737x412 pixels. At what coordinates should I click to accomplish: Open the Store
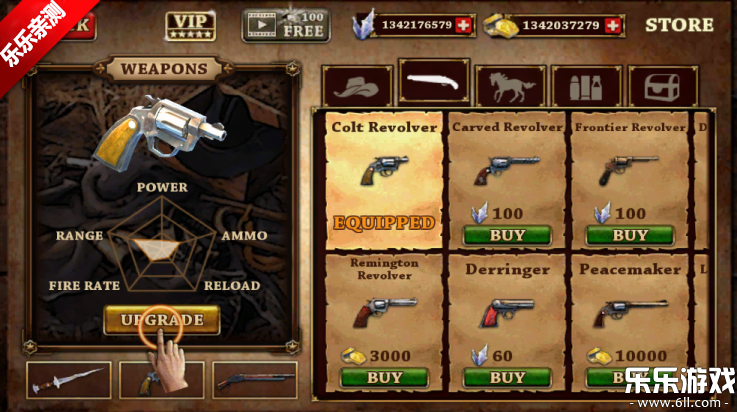679,24
